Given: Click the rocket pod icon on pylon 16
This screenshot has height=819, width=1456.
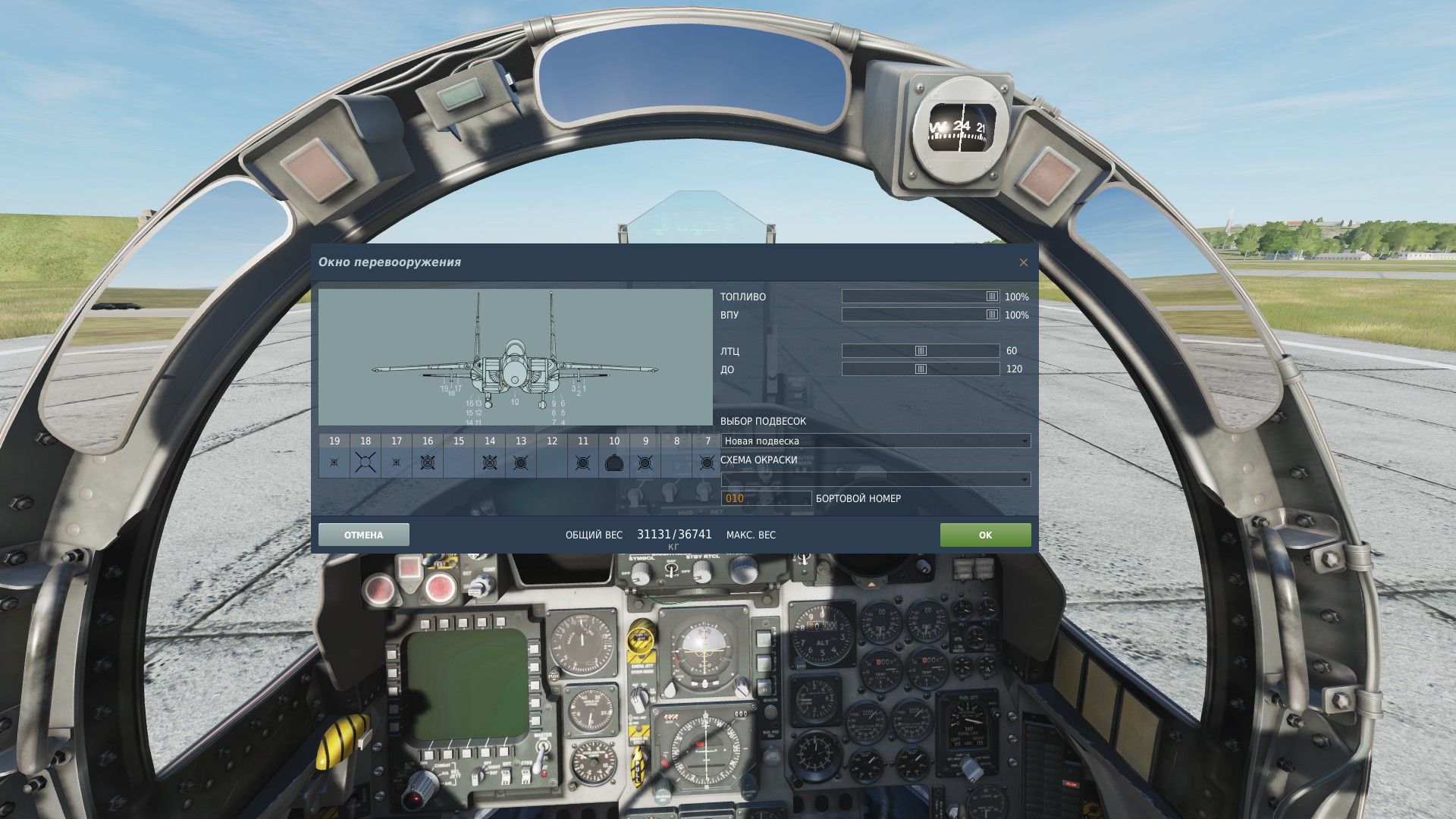Looking at the screenshot, I should coord(427,462).
